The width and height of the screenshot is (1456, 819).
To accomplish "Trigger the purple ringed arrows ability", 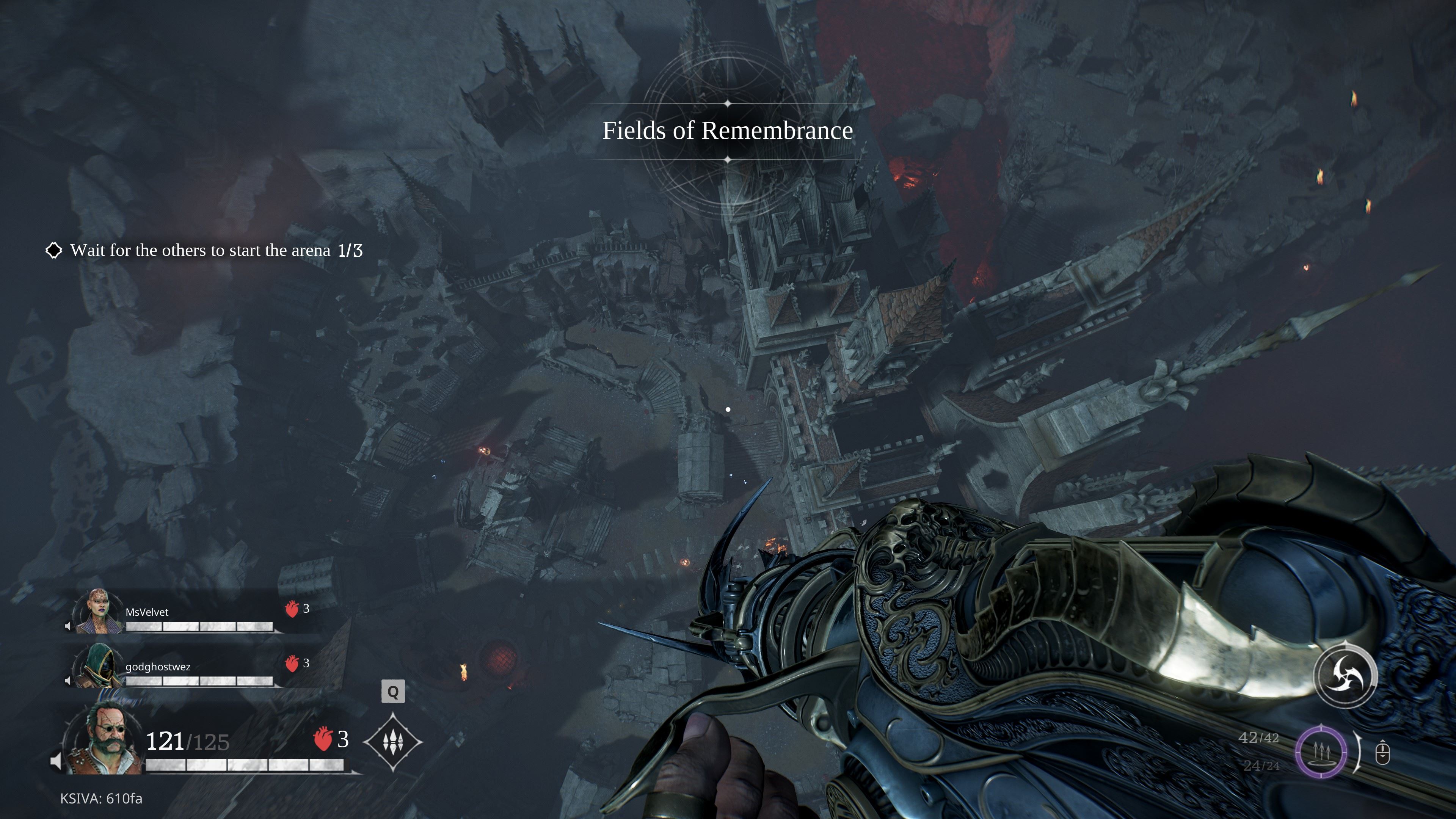I will pyautogui.click(x=1321, y=752).
